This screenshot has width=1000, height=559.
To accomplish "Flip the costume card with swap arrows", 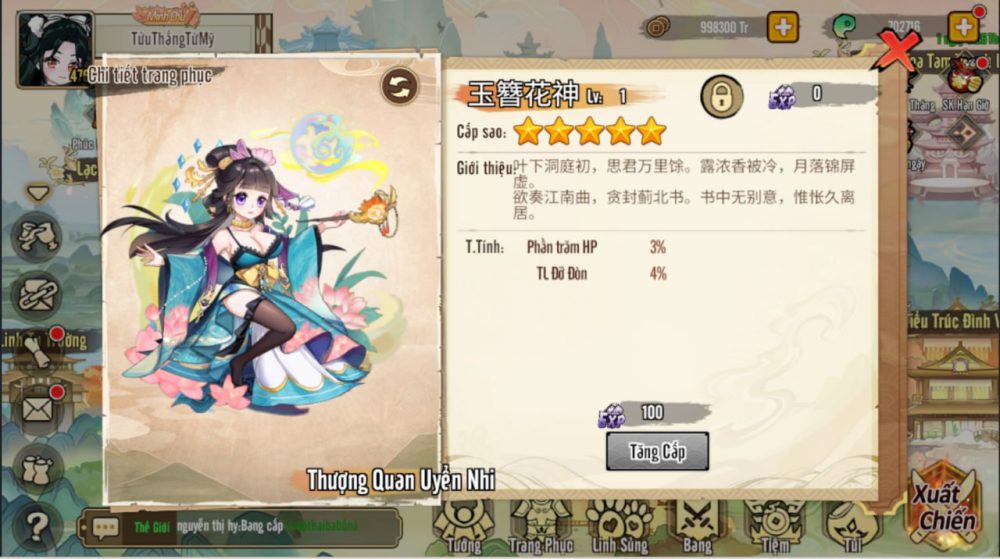I will [x=400, y=85].
